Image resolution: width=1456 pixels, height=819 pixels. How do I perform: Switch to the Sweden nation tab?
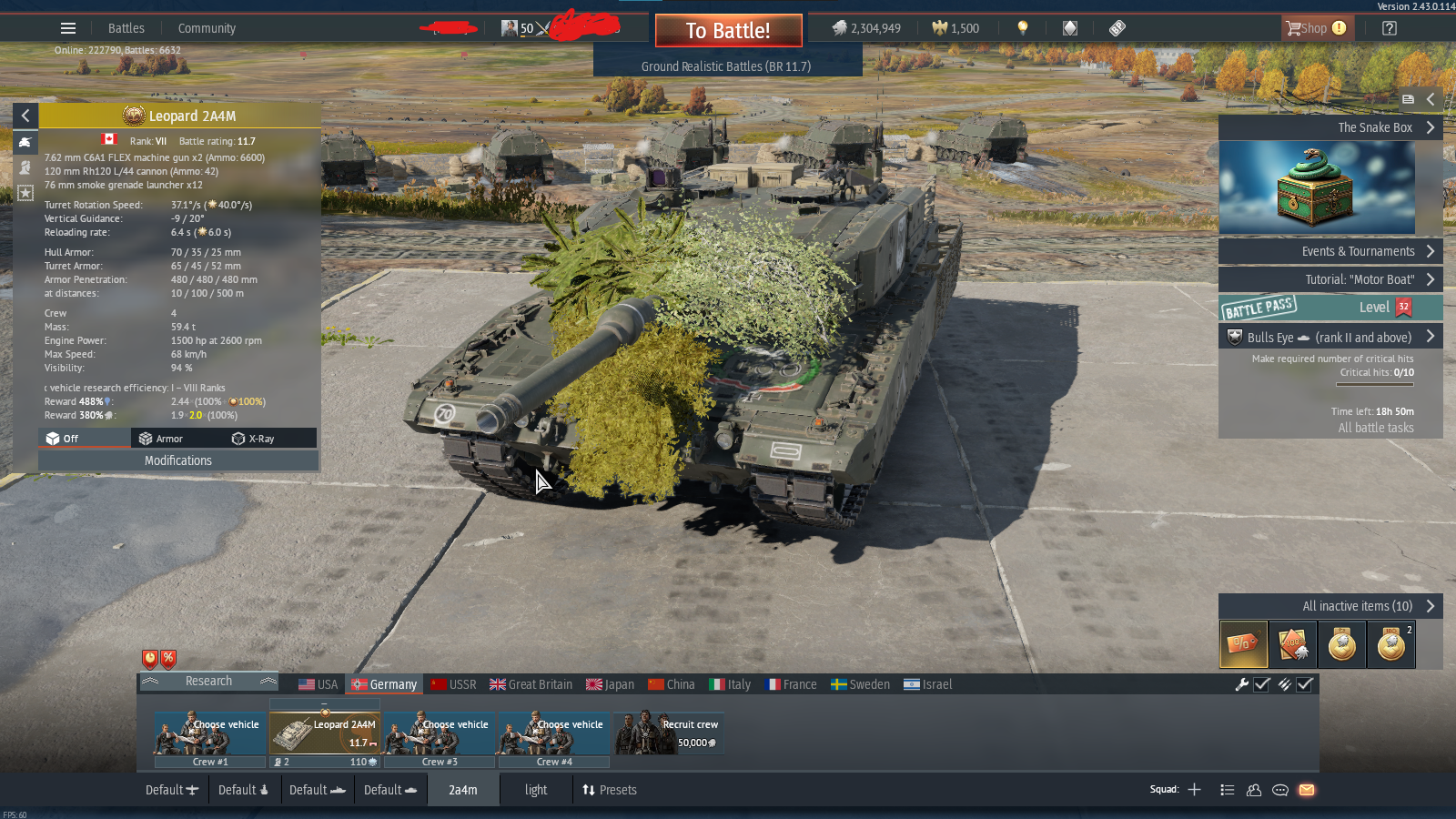coord(860,684)
